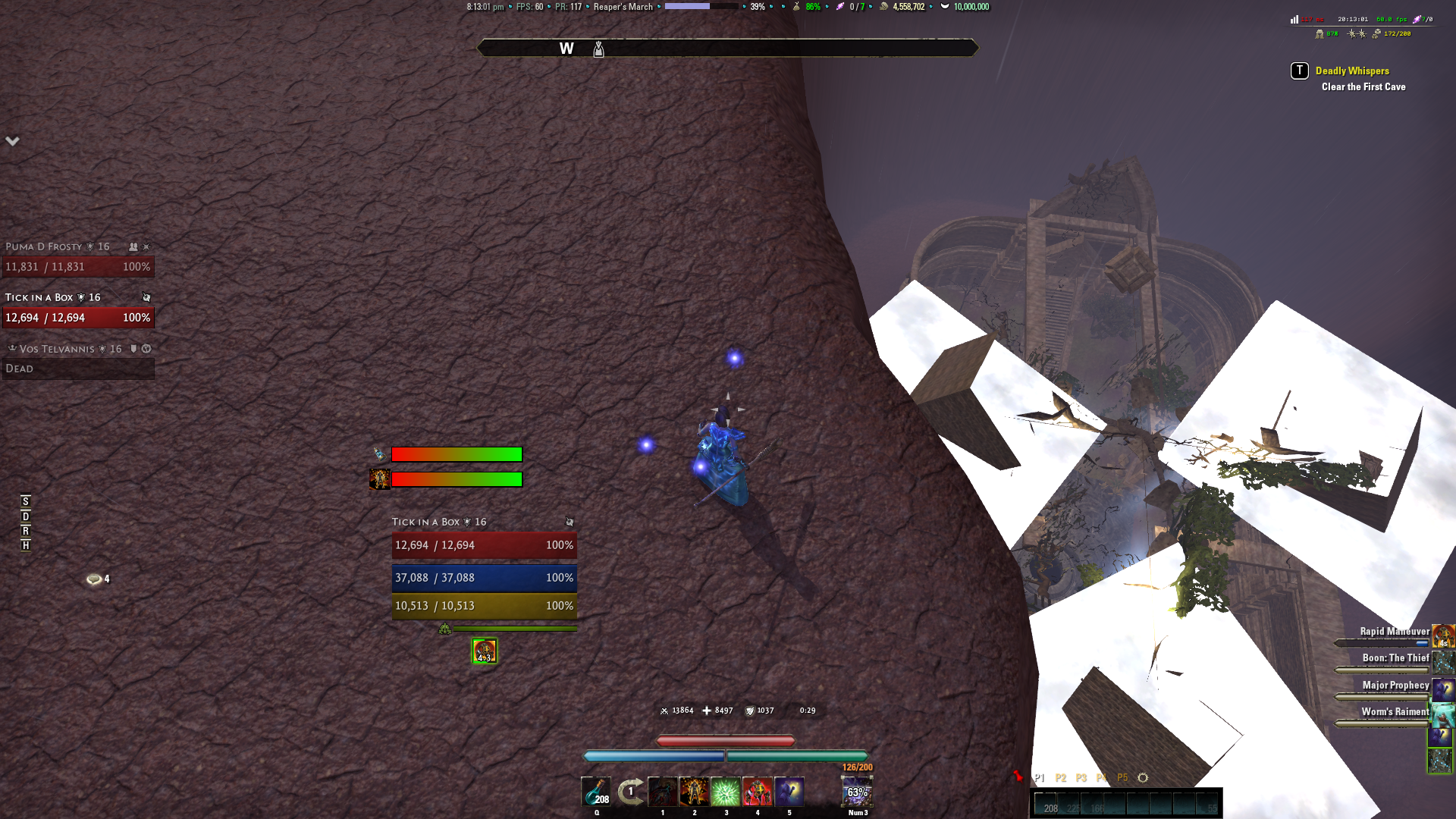Select the P5 profile tab
Screen dimensions: 1456x819
[1122, 777]
